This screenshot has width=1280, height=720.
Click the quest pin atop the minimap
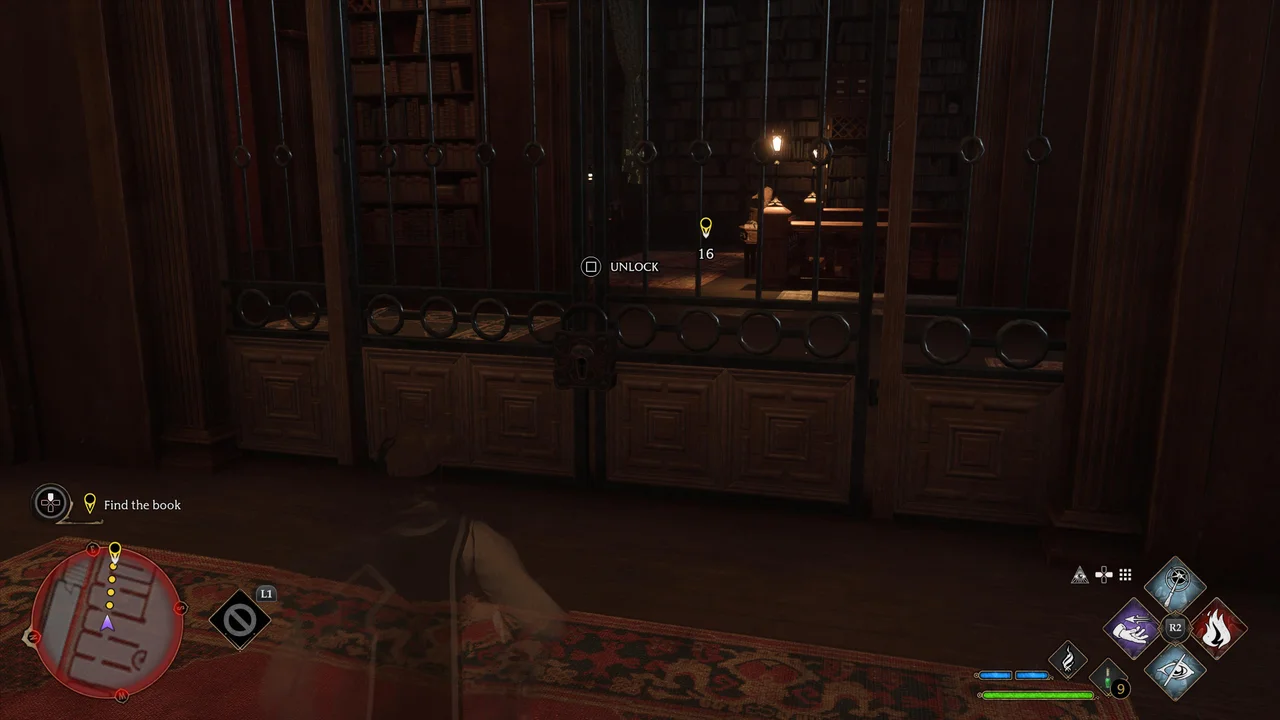click(x=114, y=549)
